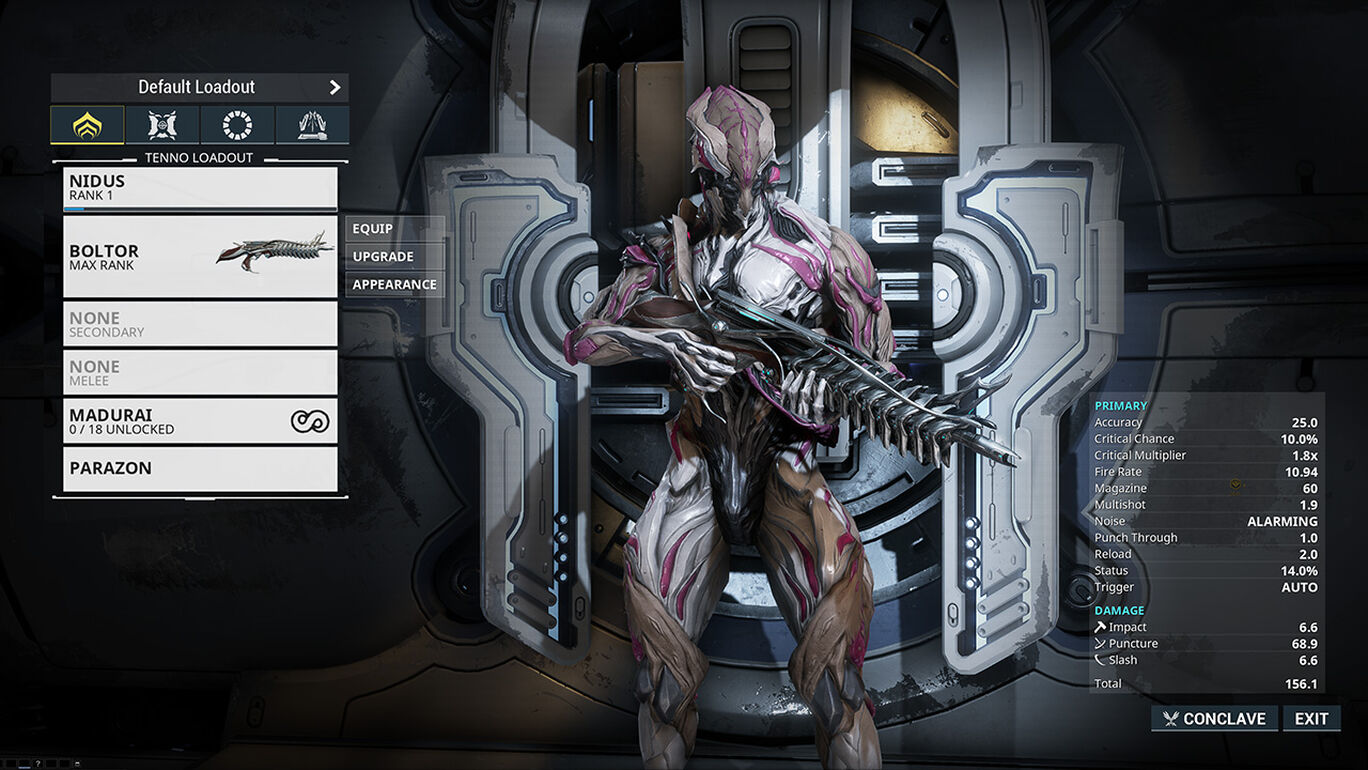Click Equip for the Boltor
The height and width of the screenshot is (770, 1368).
pos(394,229)
